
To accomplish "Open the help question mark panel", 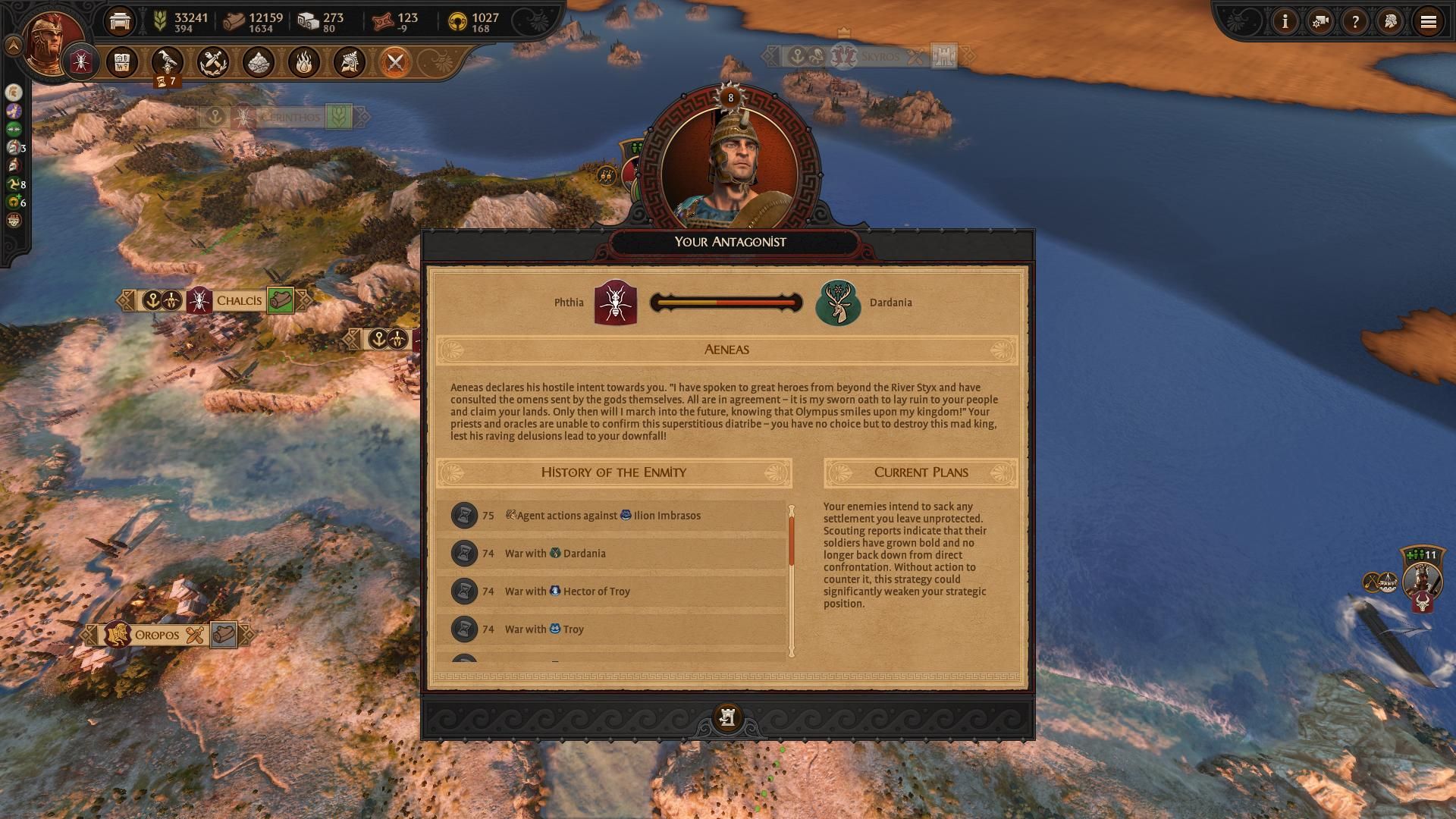I will click(1355, 22).
